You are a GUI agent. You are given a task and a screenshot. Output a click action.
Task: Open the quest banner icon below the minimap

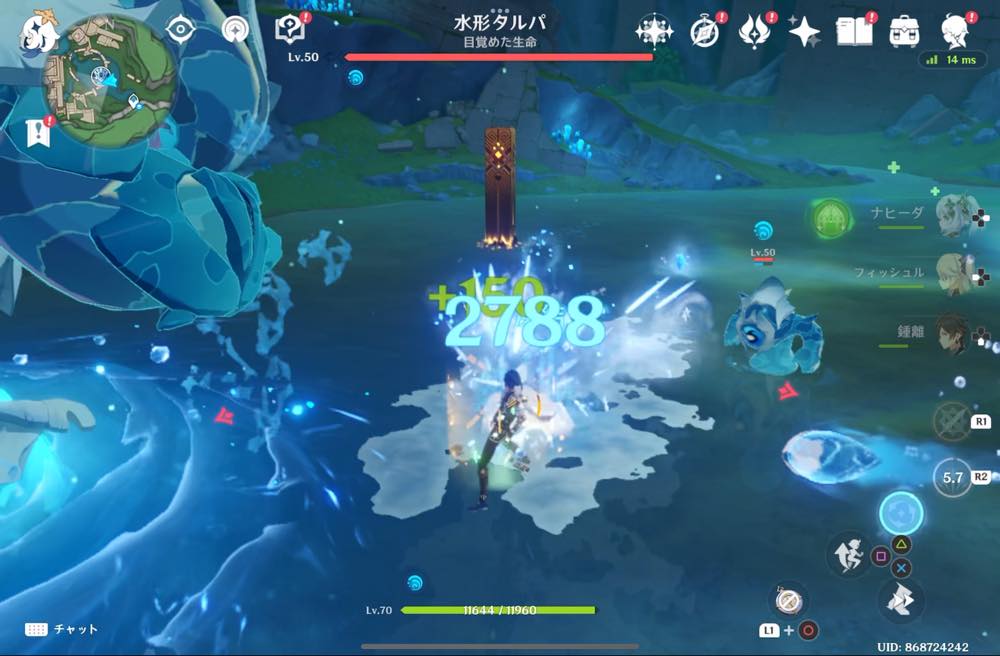[40, 131]
